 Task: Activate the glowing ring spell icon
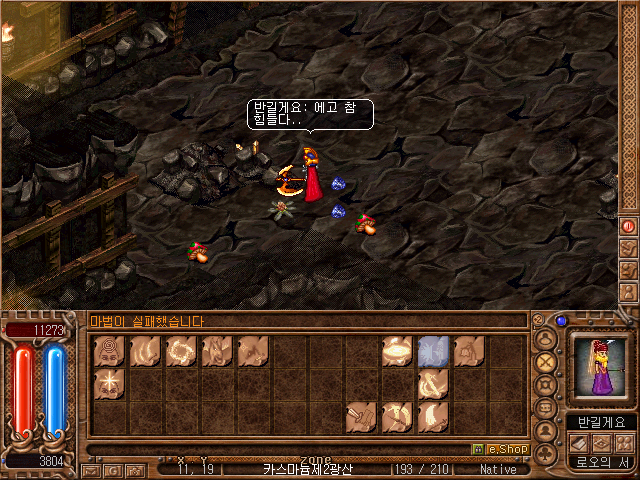pyautogui.click(x=181, y=350)
